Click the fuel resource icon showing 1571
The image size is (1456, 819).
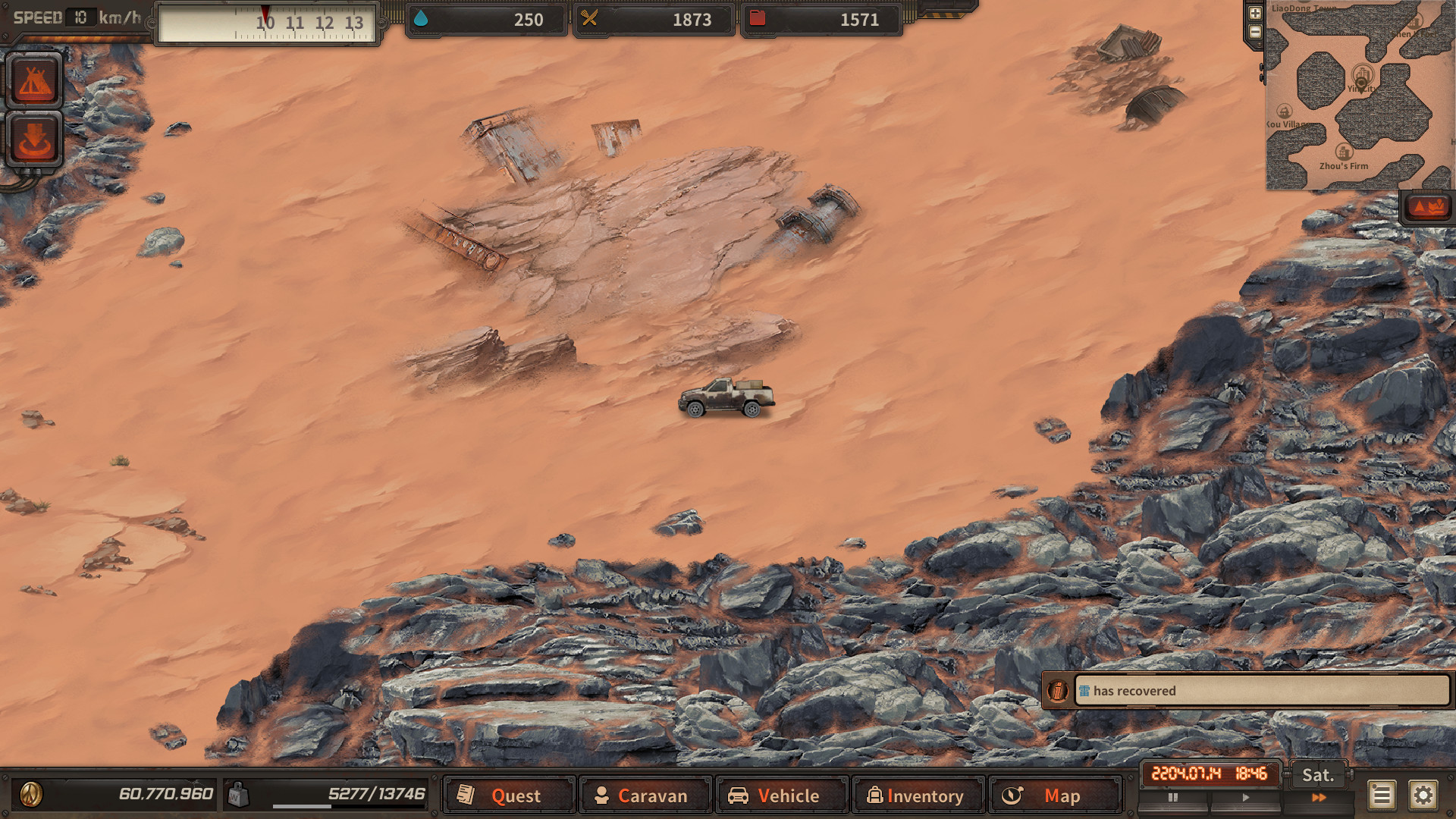[x=757, y=20]
